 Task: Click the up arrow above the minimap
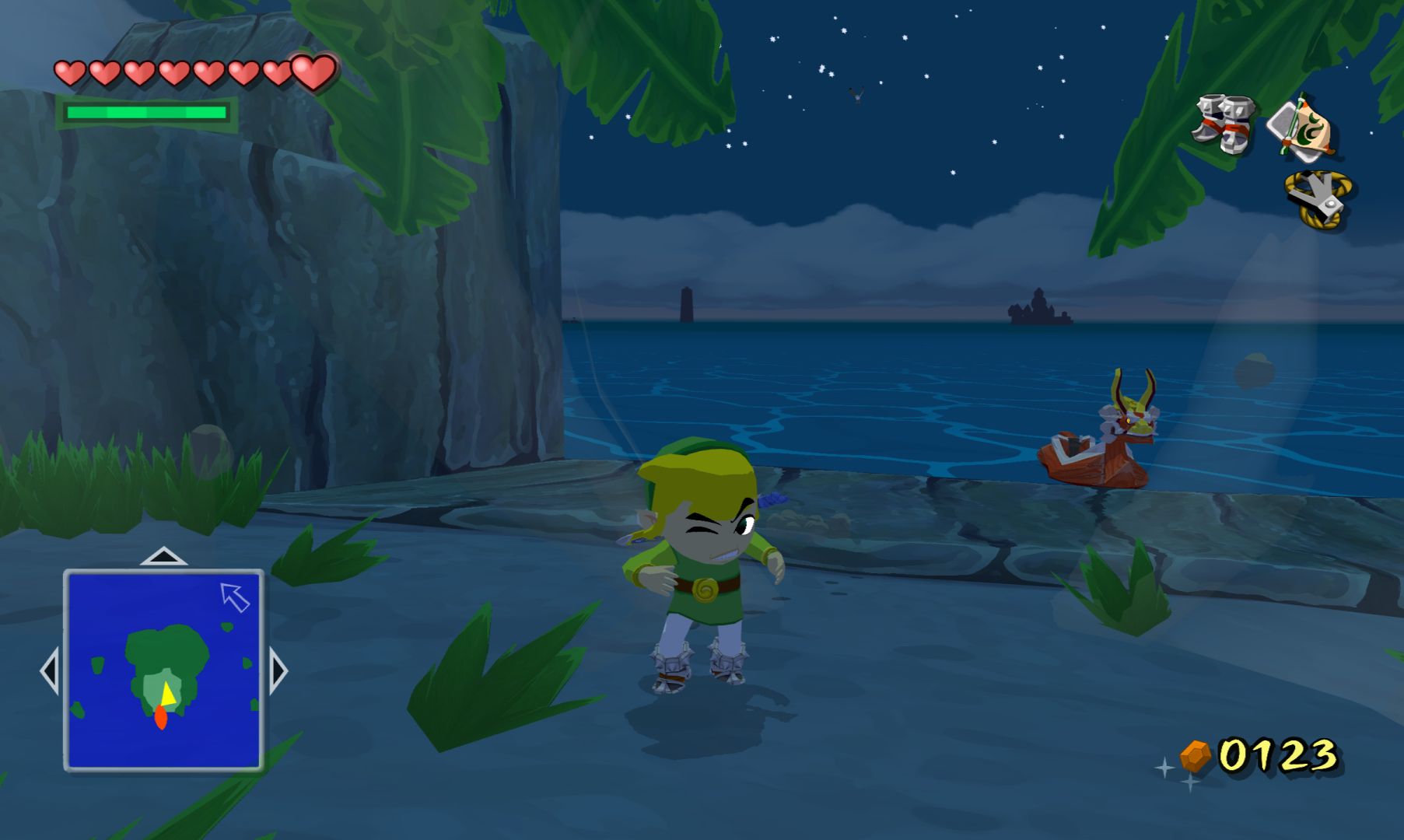click(163, 556)
